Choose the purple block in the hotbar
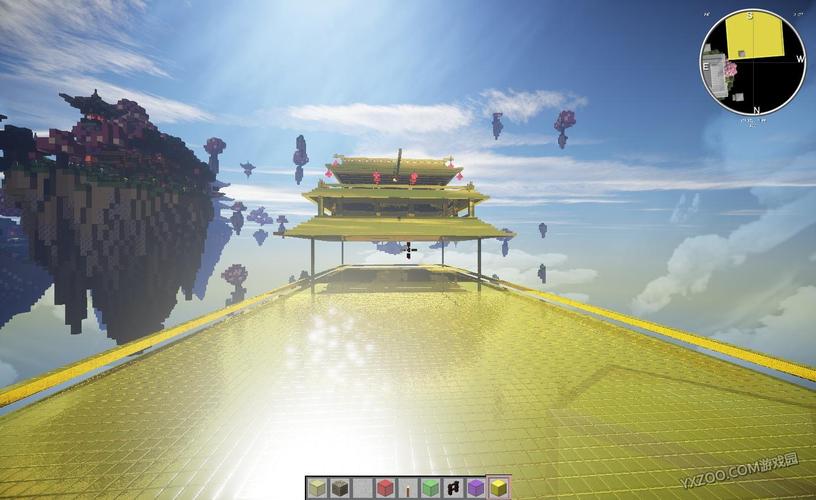Viewport: 816px width, 500px height. 475,488
